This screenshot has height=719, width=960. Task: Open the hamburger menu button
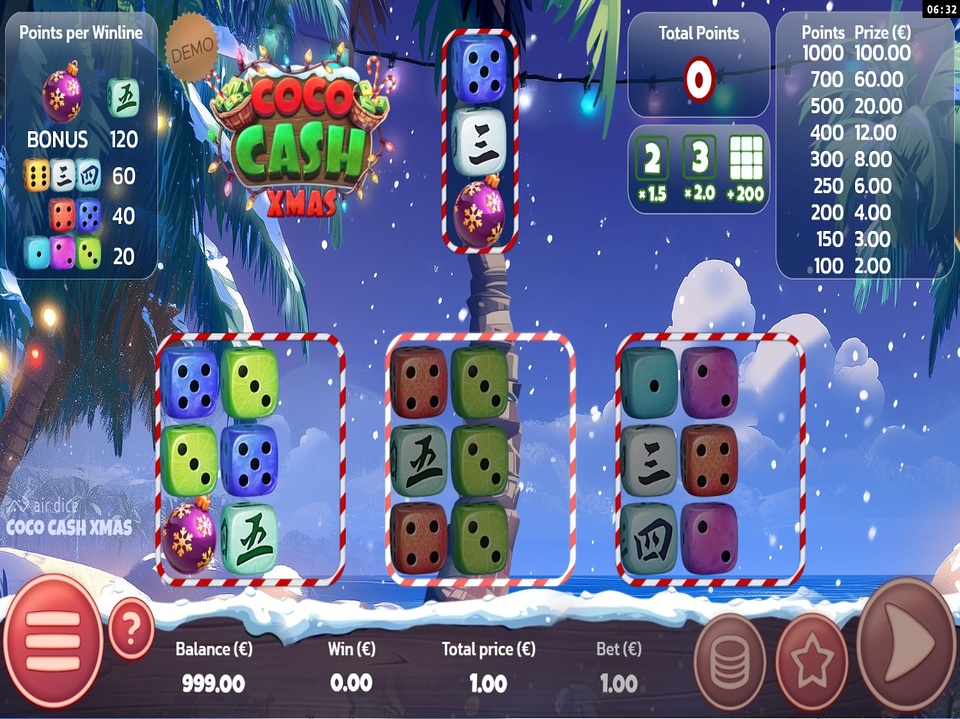point(50,641)
